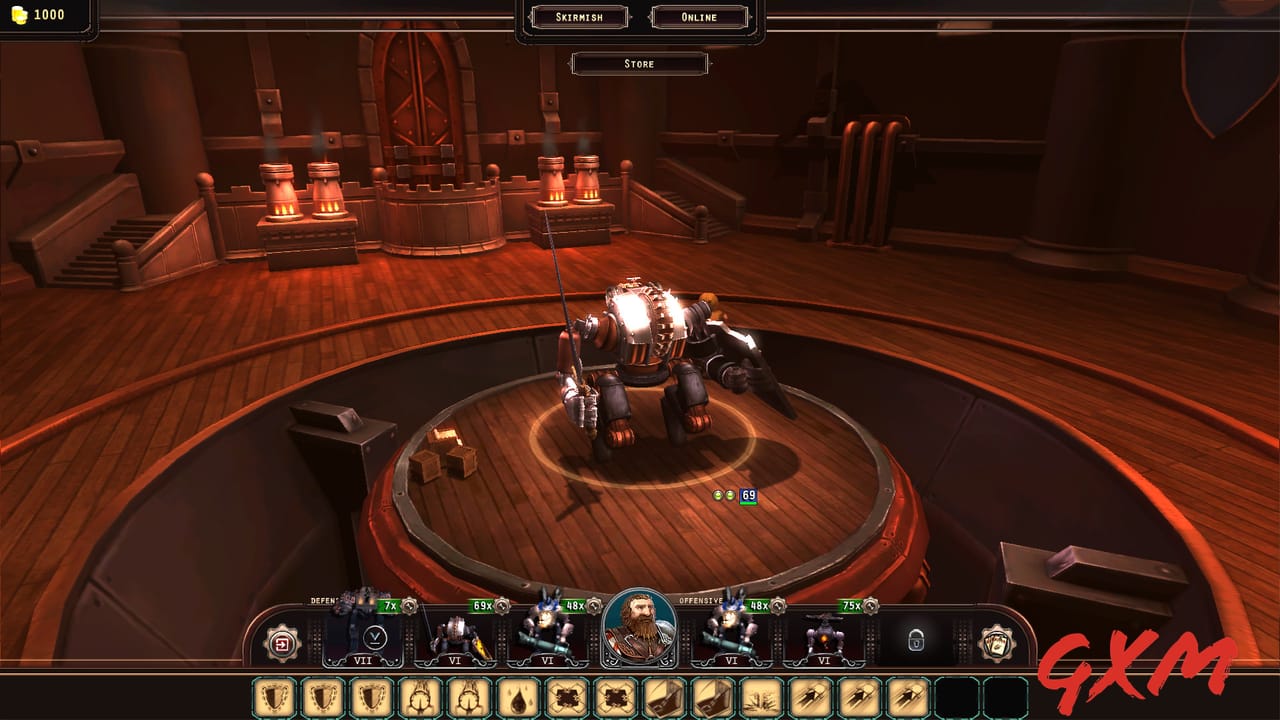The width and height of the screenshot is (1280, 720).
Task: Select the Skirmish game mode
Action: 580,16
